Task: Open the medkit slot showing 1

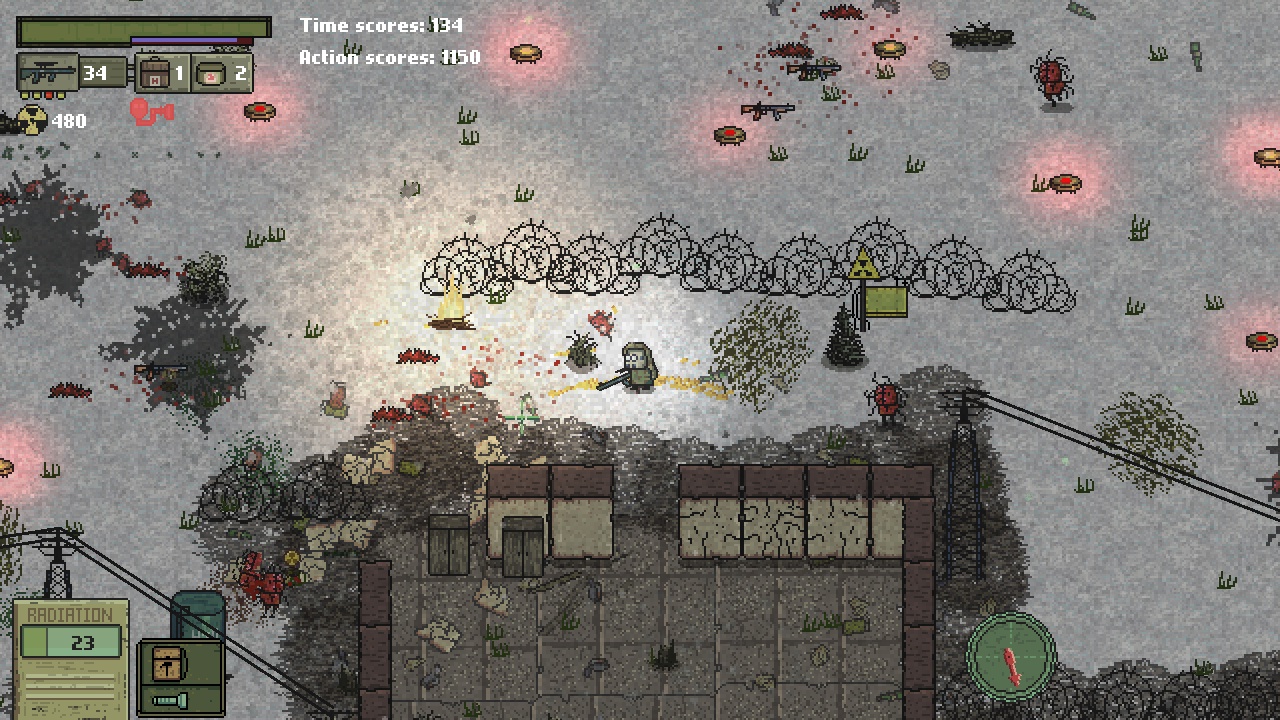Action: (155, 72)
